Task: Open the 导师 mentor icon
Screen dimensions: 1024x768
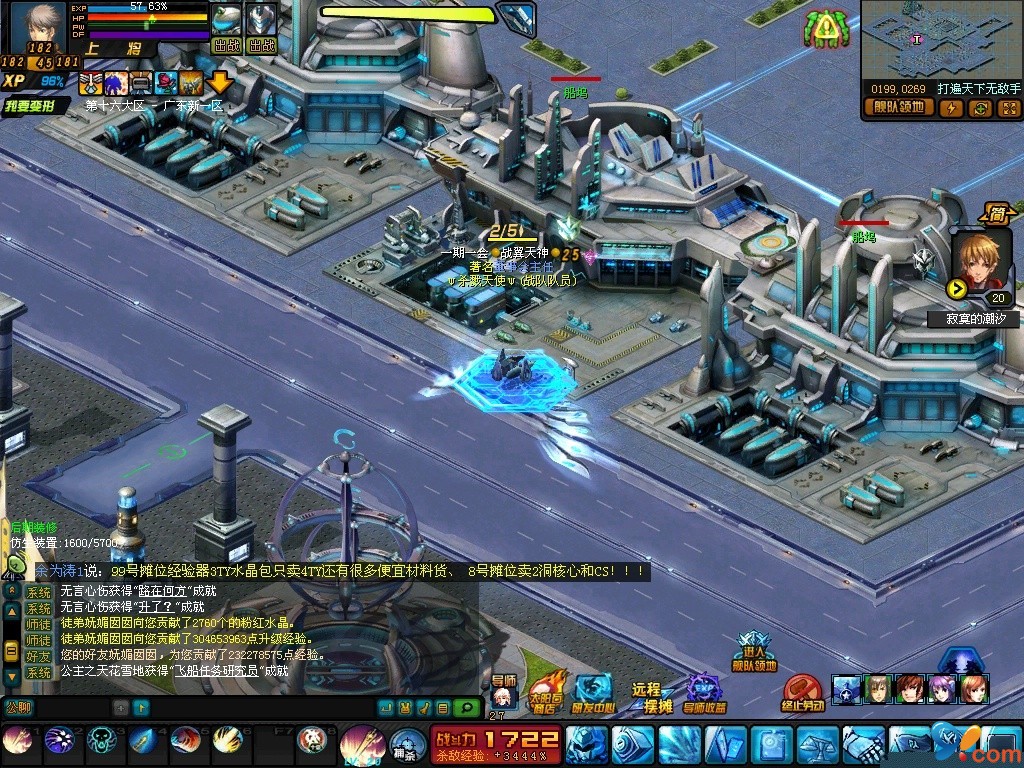Action: pyautogui.click(x=503, y=693)
